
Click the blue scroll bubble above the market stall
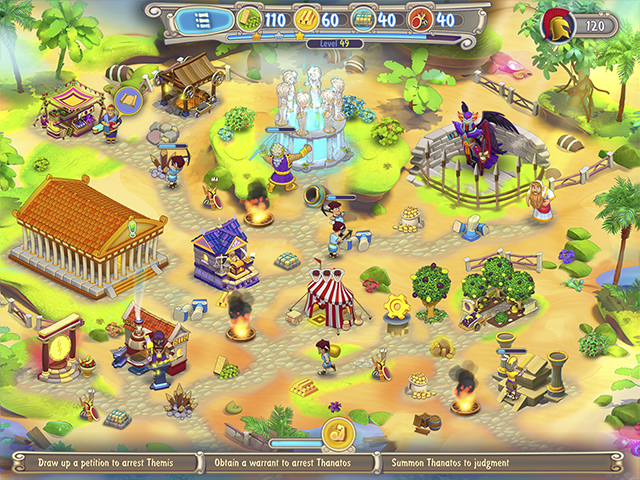click(x=127, y=99)
